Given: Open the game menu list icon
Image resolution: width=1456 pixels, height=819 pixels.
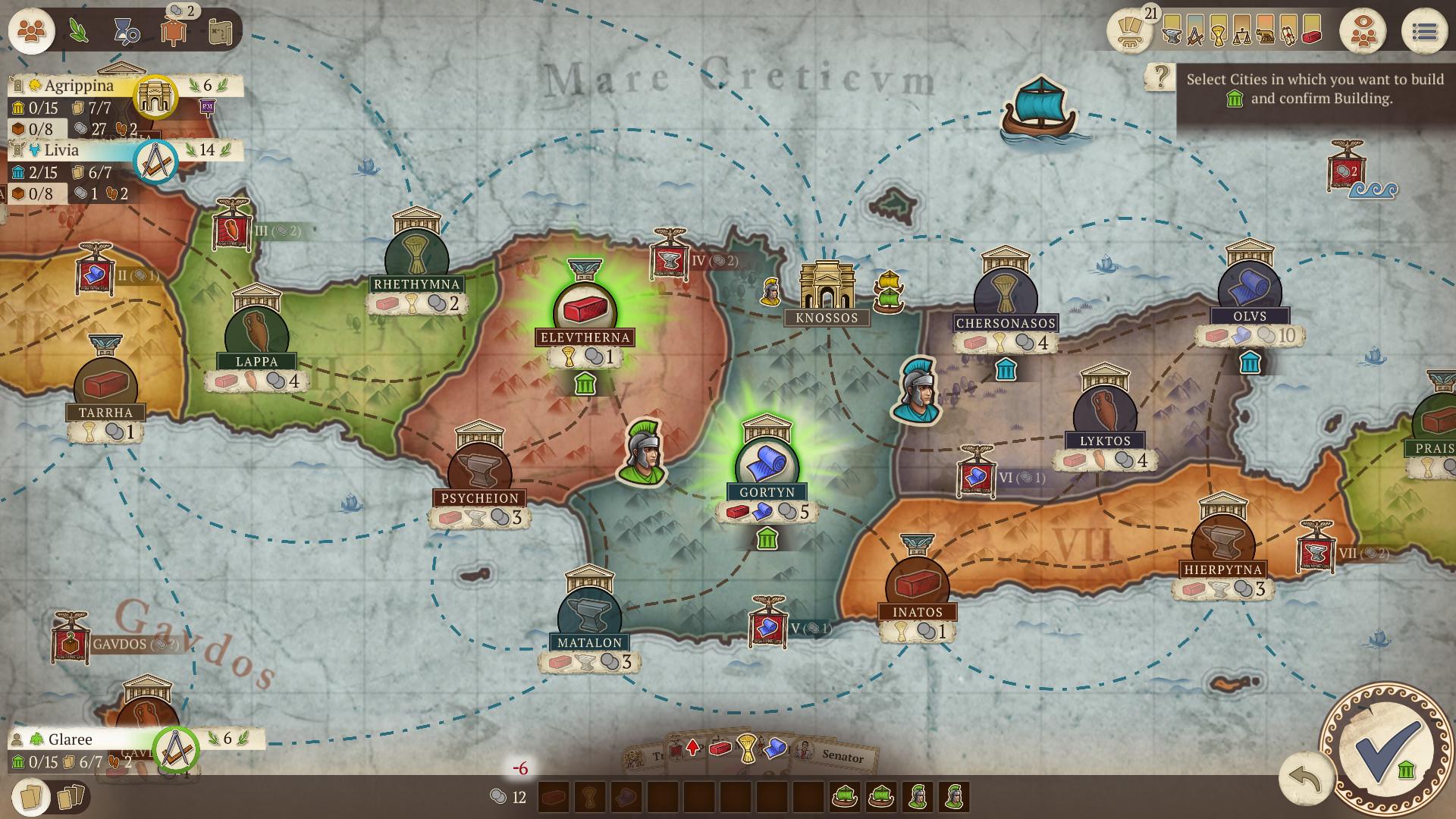Looking at the screenshot, I should pos(1425,30).
